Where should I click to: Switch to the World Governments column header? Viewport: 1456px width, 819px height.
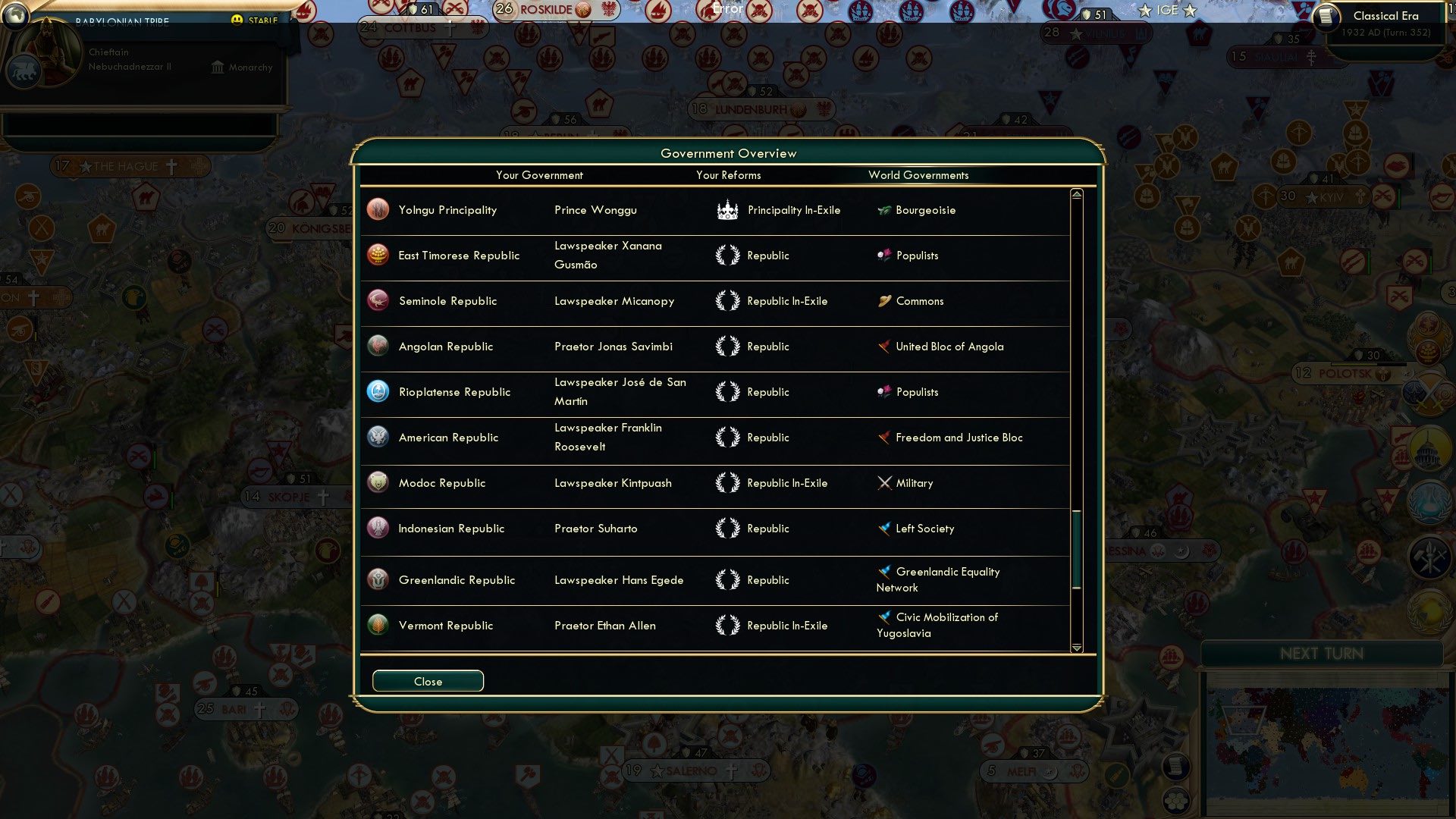tap(918, 175)
